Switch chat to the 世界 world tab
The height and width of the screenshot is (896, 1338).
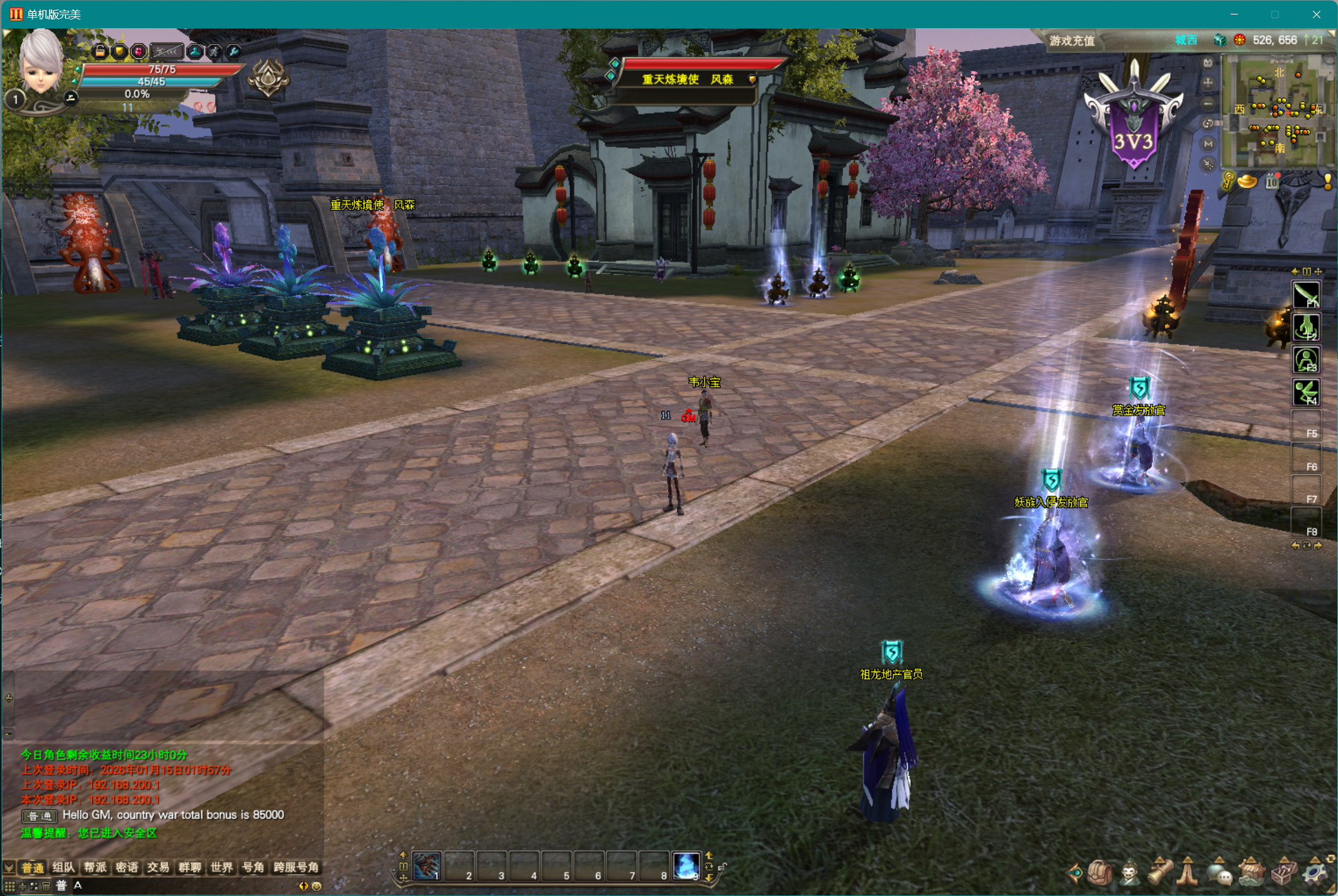click(x=221, y=868)
